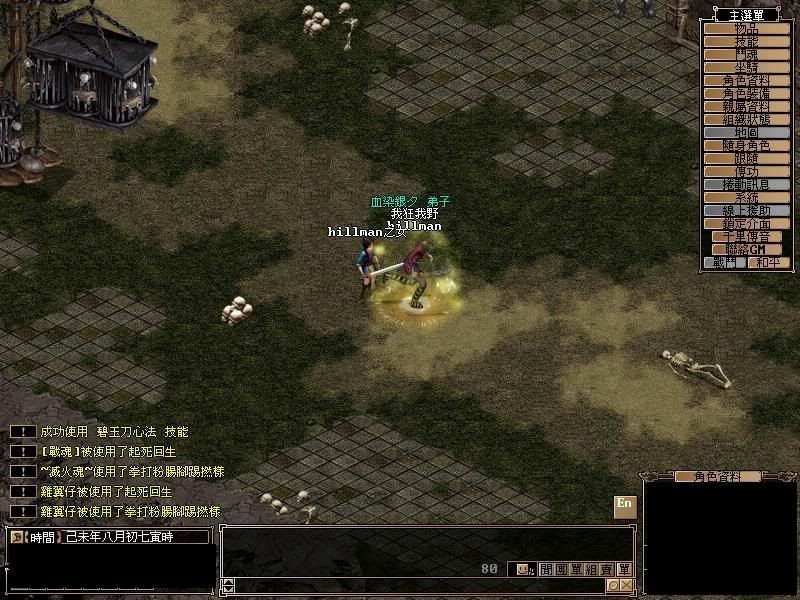The width and height of the screenshot is (800, 600).
Task: Open the 物品 items menu entry
Action: (746, 28)
